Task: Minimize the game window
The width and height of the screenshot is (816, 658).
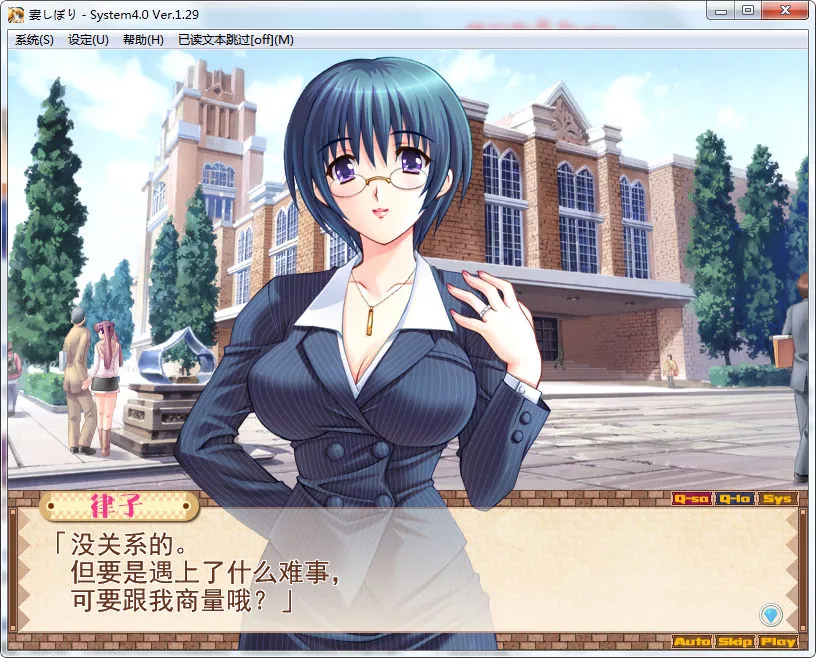Action: (x=719, y=10)
